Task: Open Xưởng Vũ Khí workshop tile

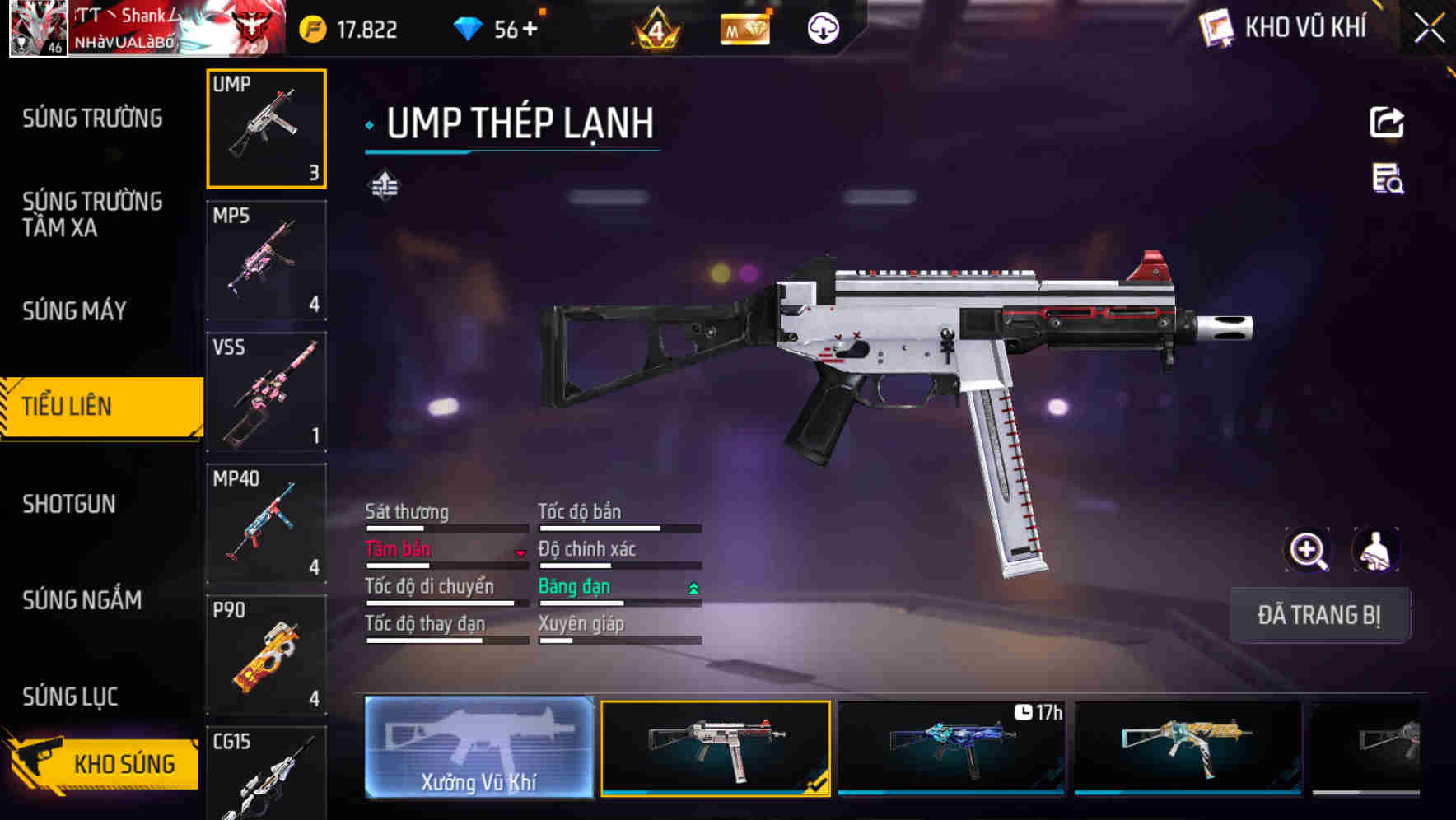Action: point(478,748)
